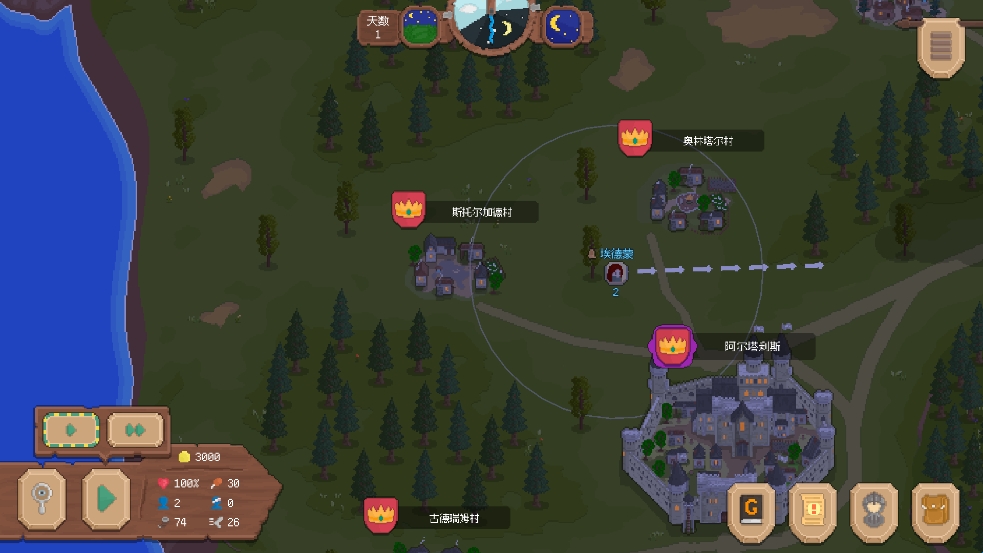Select normal speed single-arrow button

(x=71, y=431)
